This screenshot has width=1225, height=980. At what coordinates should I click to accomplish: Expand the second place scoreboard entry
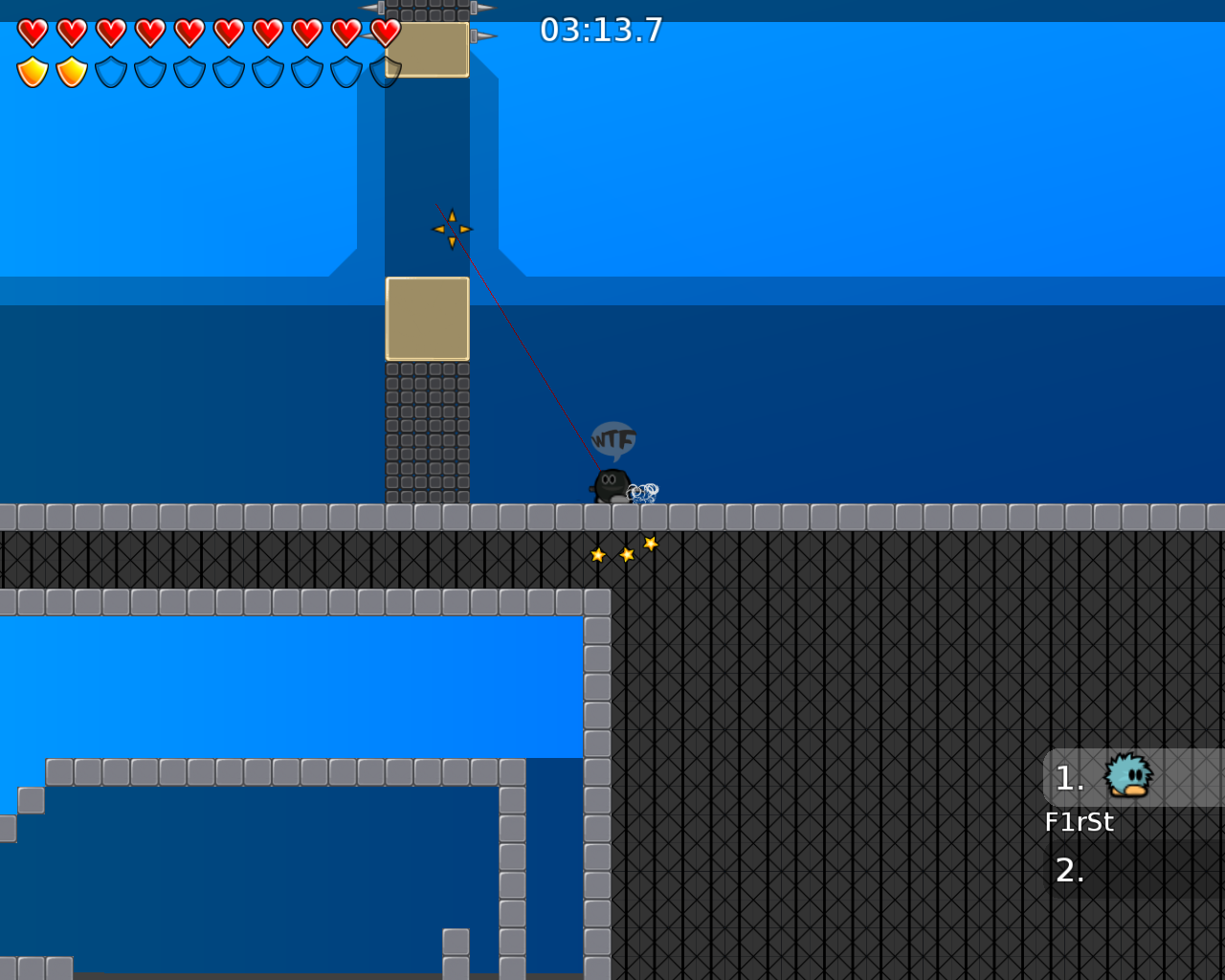click(1069, 871)
